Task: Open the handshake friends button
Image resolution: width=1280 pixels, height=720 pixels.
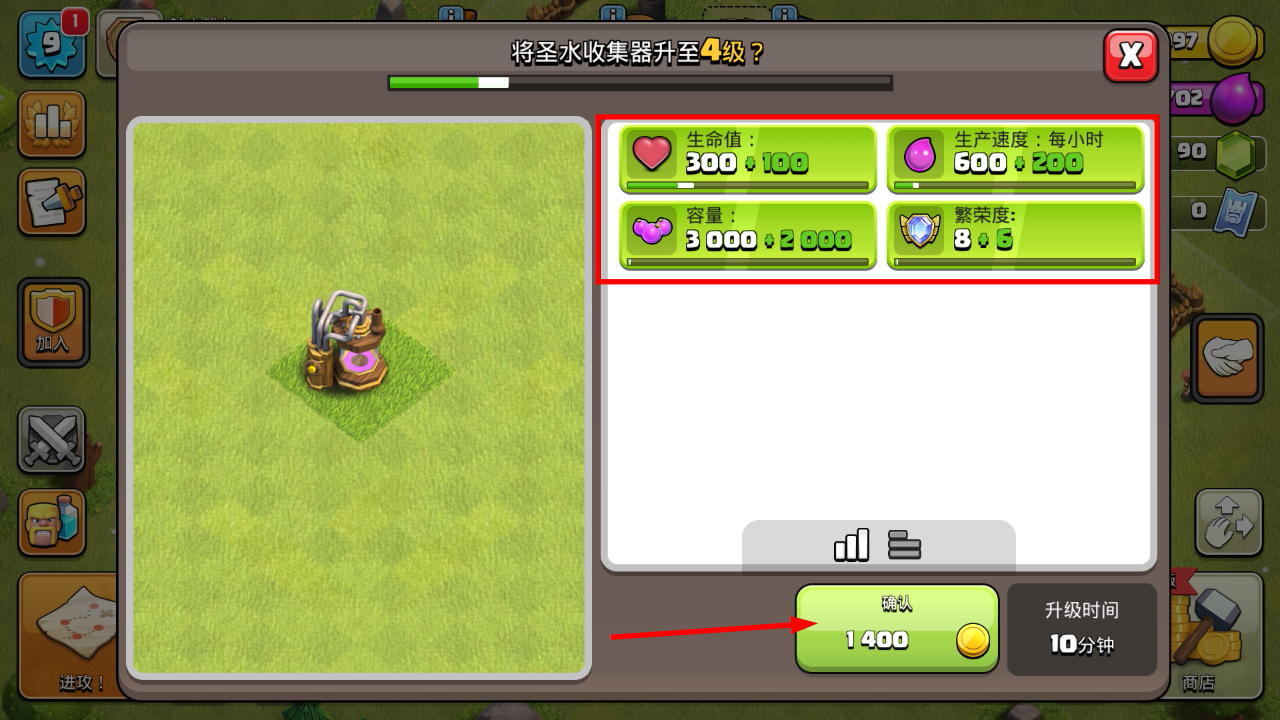Action: 1227,360
